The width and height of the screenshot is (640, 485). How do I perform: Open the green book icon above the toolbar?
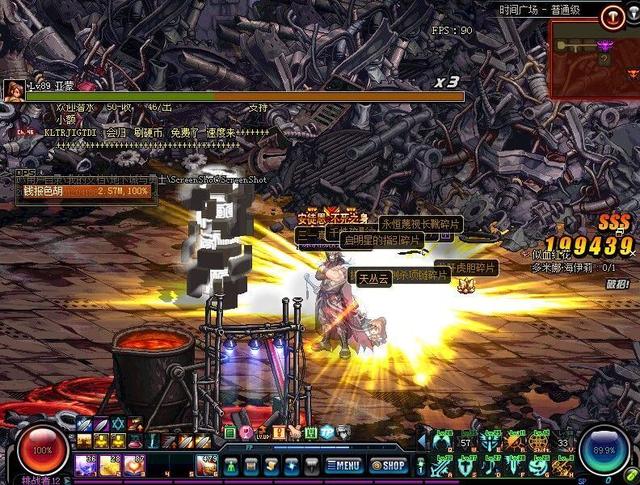(230, 432)
